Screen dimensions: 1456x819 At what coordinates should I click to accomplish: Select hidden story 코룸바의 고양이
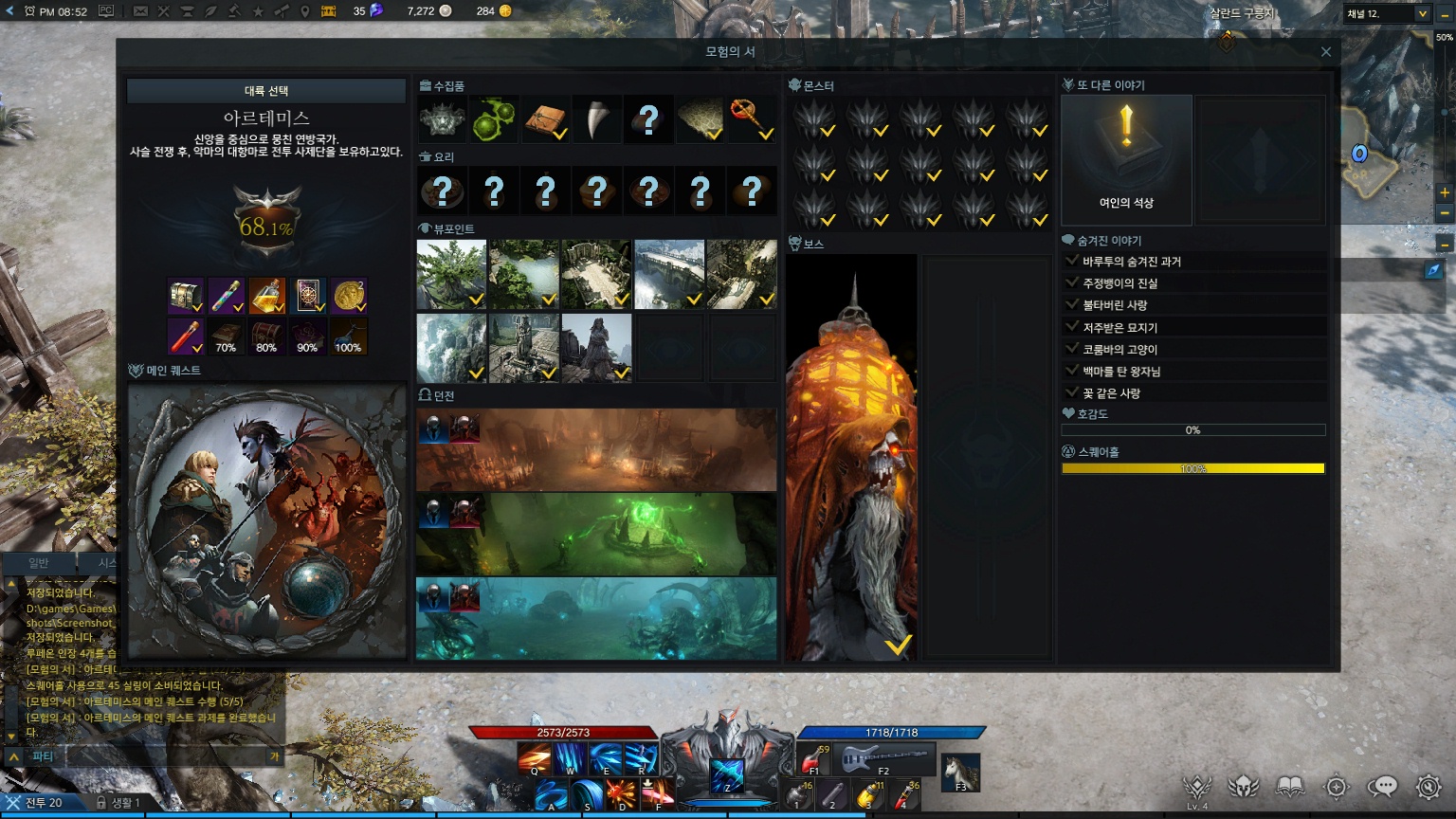(x=1120, y=350)
